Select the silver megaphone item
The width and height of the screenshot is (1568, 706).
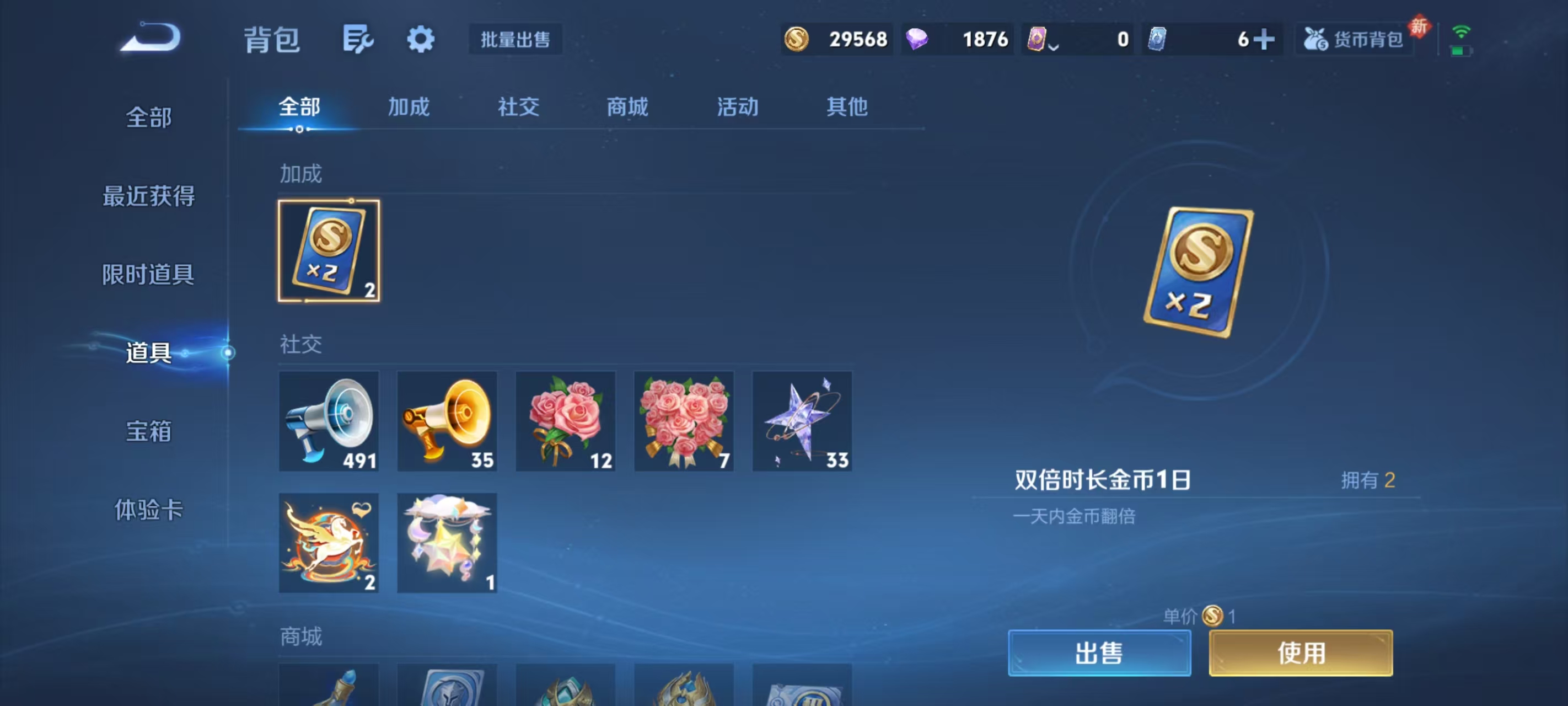coord(329,420)
